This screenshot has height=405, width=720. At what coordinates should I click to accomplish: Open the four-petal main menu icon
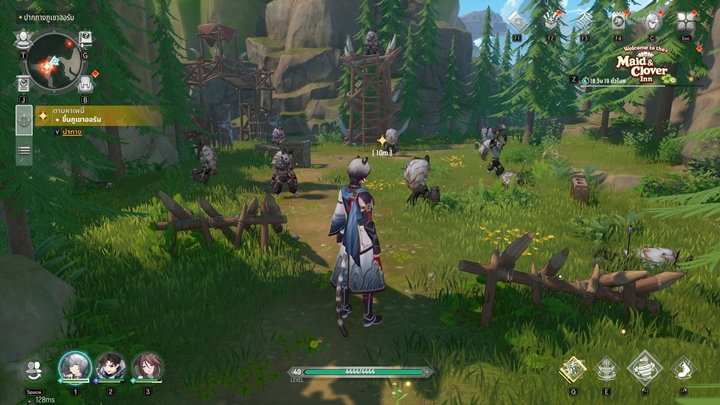coord(686,22)
